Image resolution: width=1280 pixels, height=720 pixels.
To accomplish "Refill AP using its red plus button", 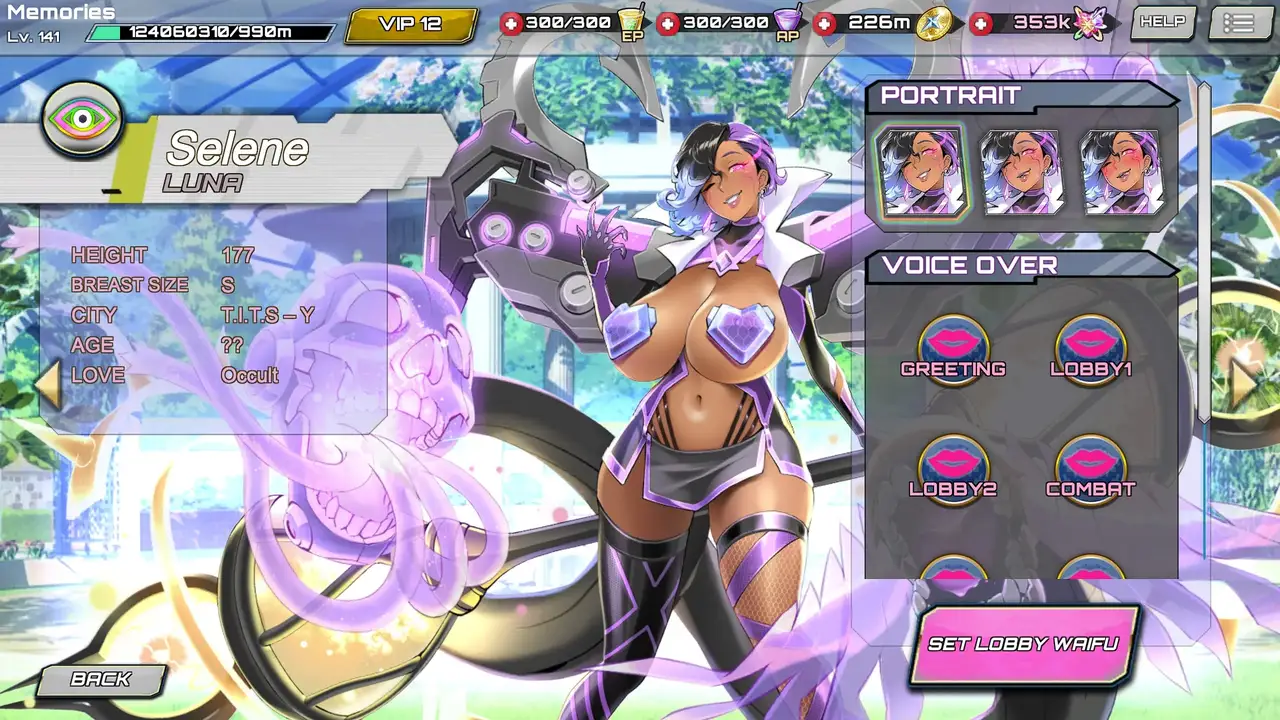I will click(x=668, y=23).
